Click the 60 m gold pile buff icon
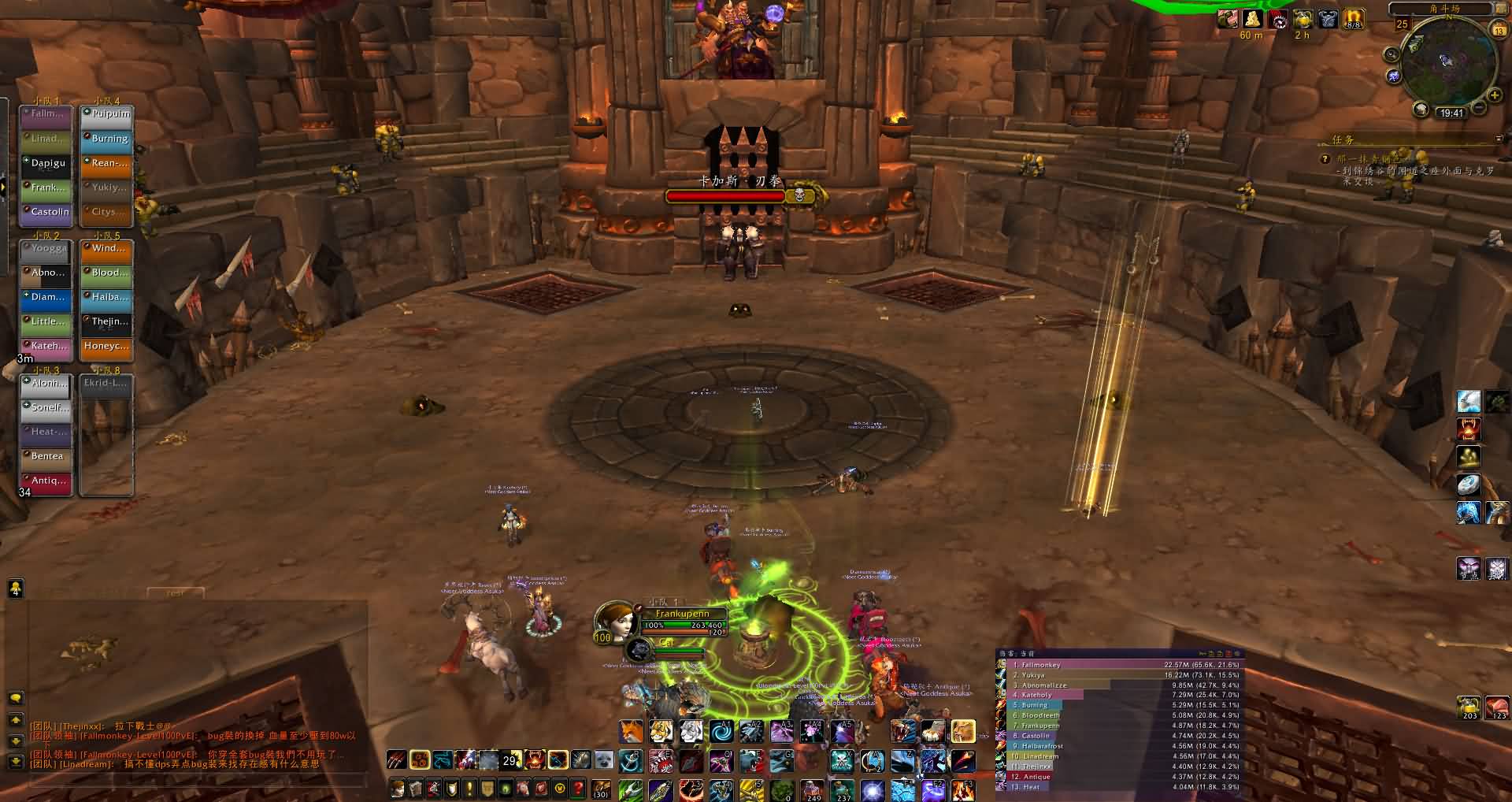 click(x=1251, y=18)
